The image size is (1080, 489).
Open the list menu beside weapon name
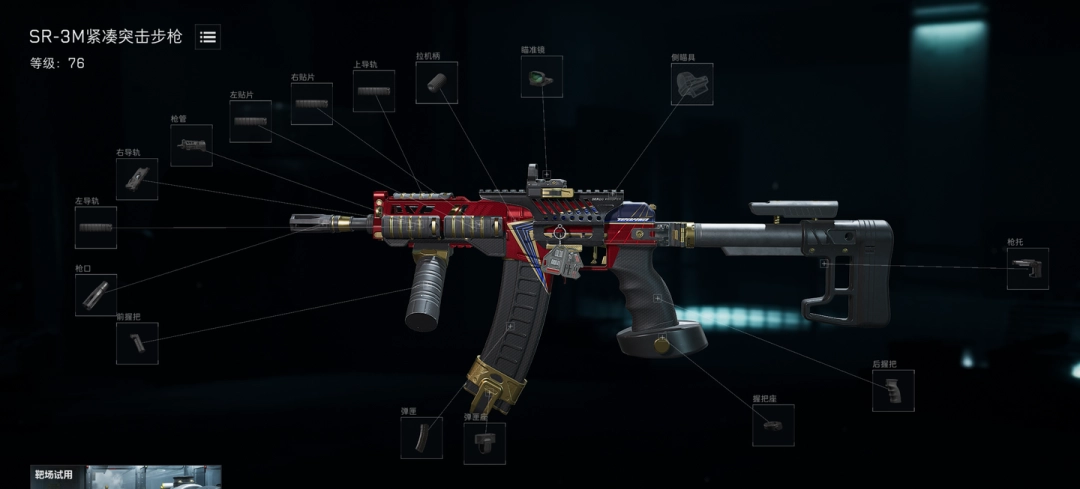point(208,37)
